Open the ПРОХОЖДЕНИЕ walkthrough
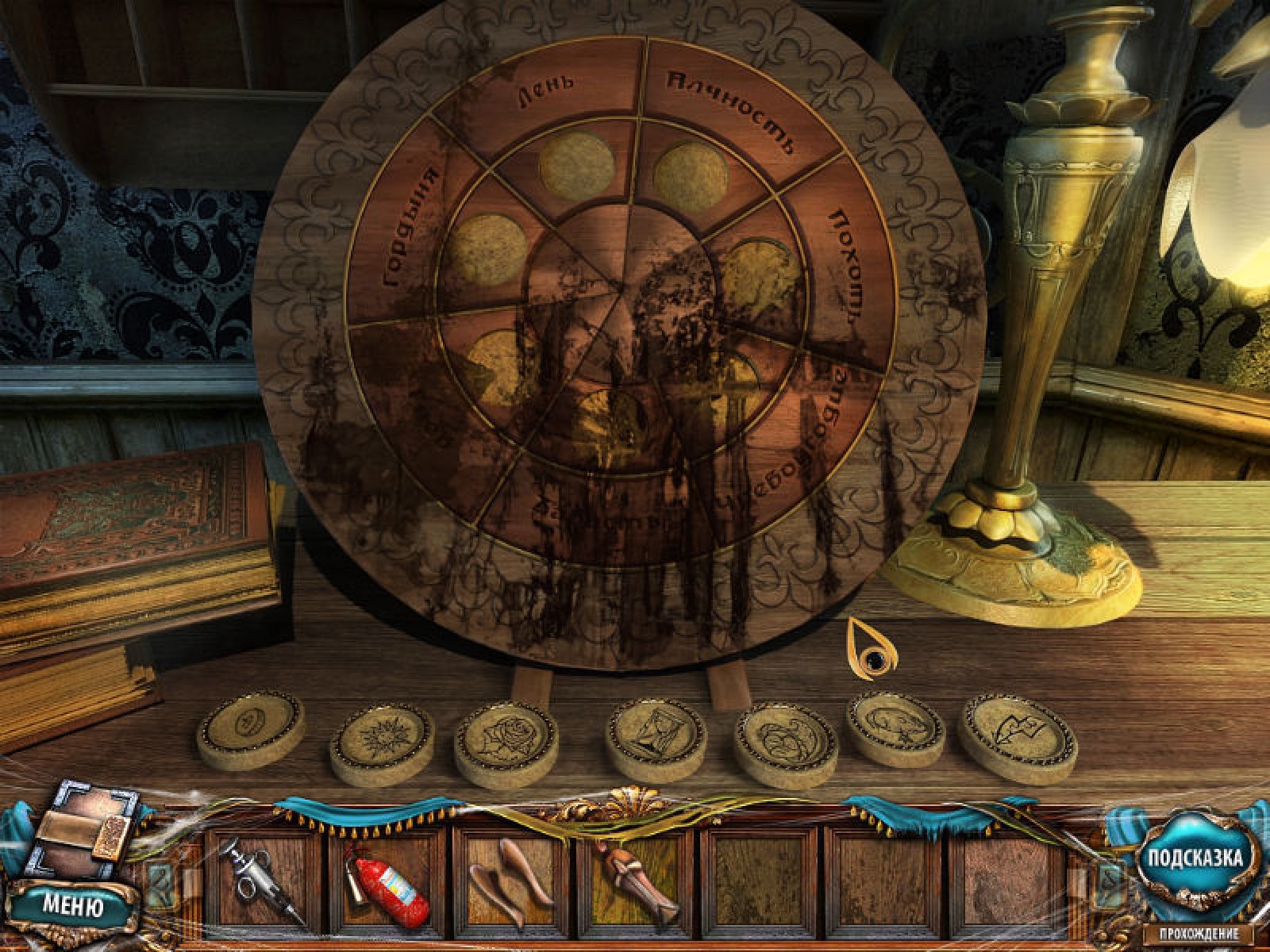Viewport: 1270px width, 952px height. [x=1198, y=934]
